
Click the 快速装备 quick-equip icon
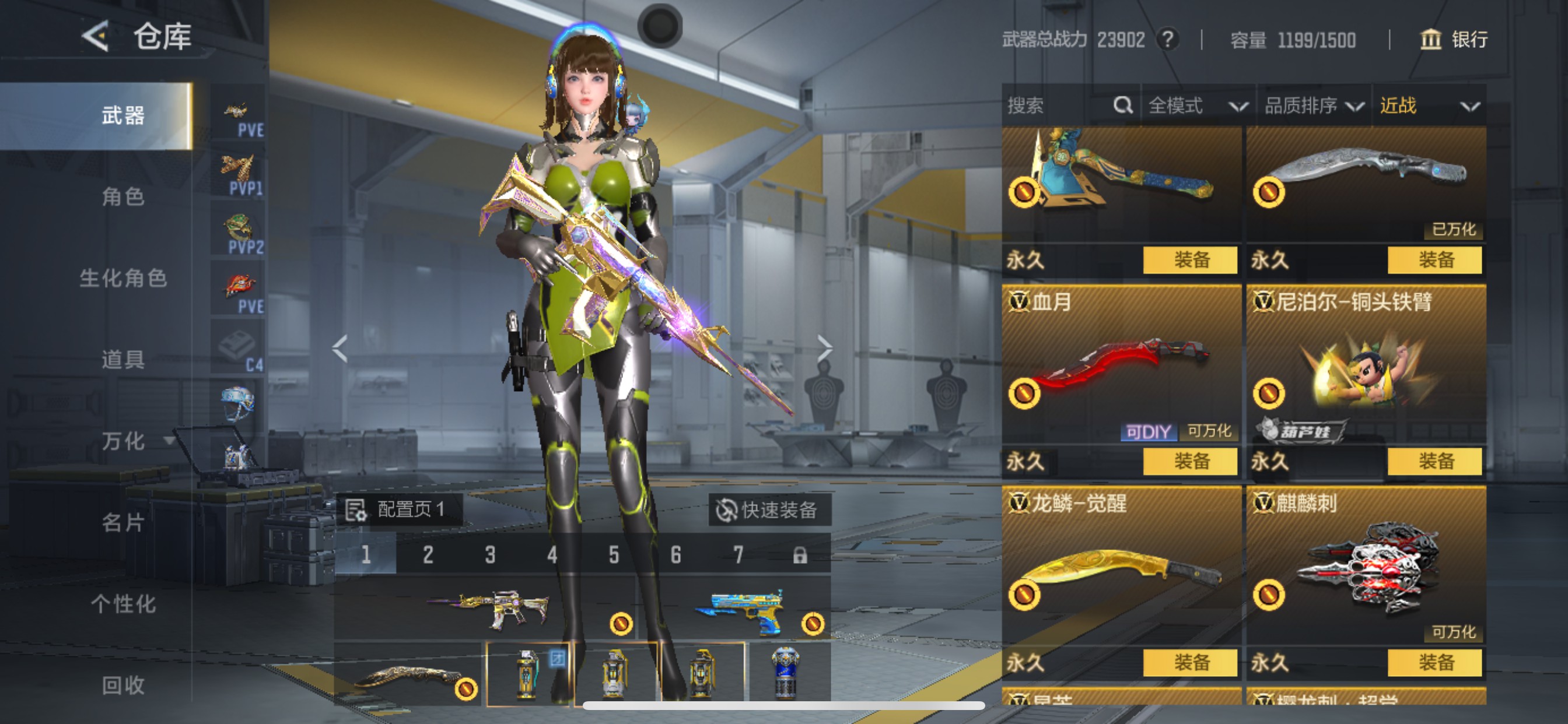729,511
